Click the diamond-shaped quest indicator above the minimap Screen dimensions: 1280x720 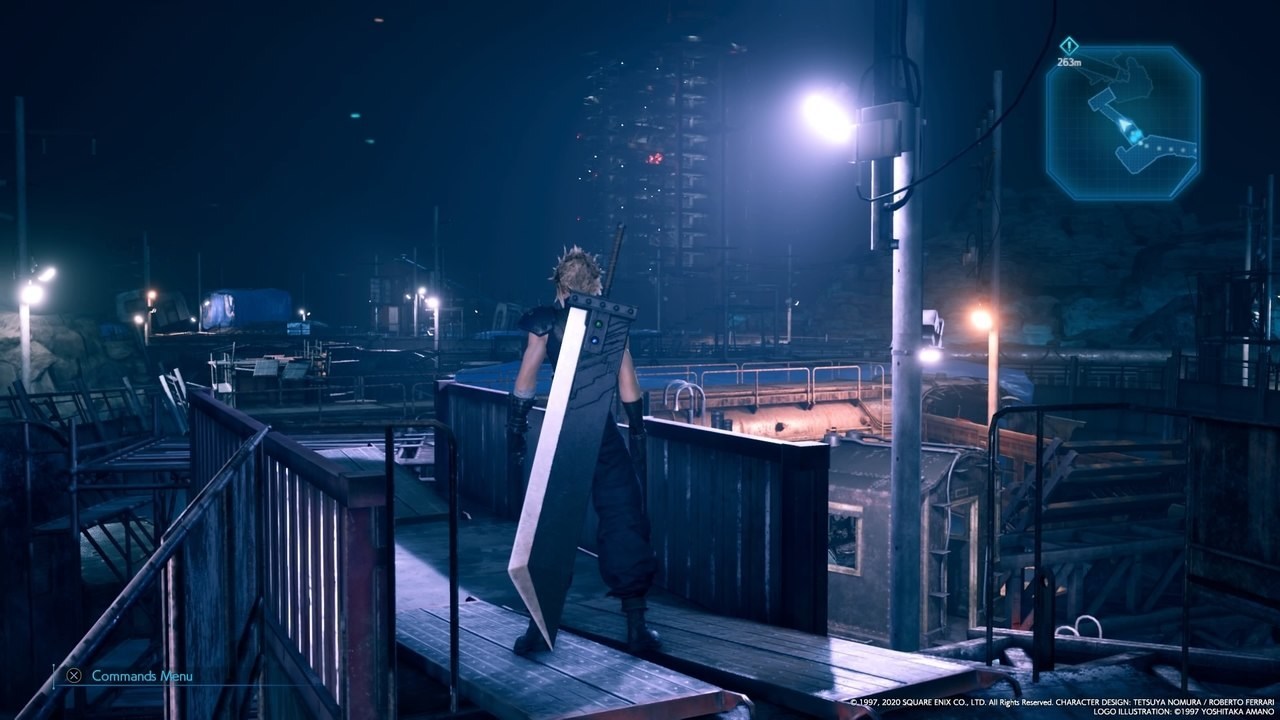click(1069, 45)
